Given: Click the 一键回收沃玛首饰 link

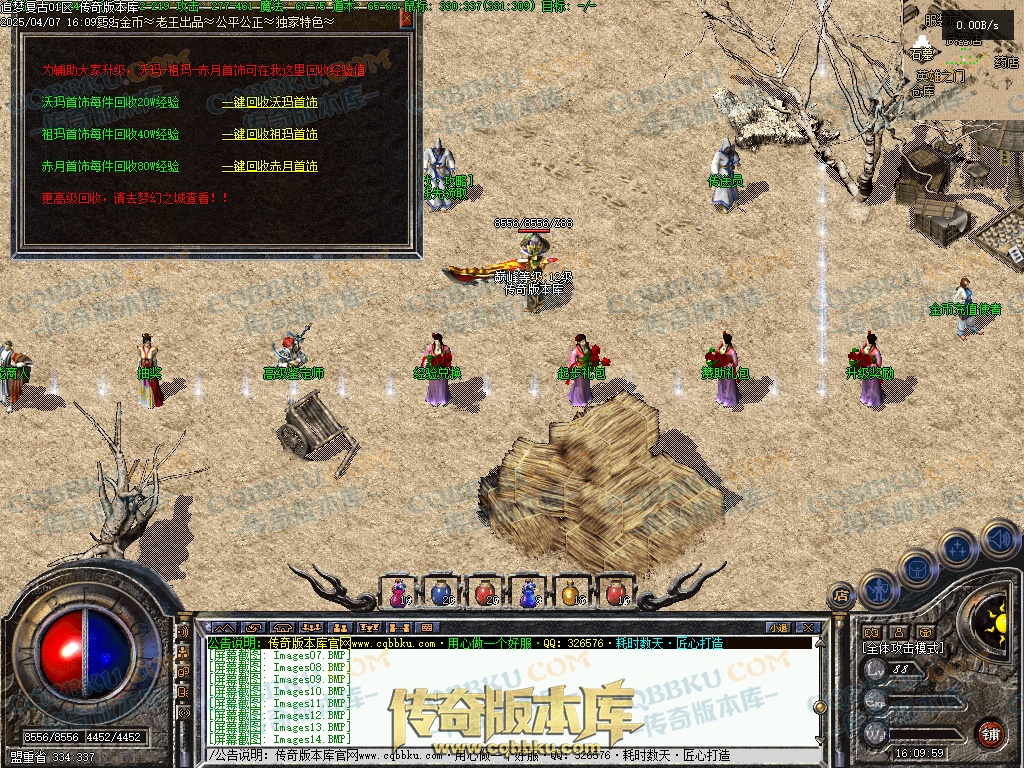Looking at the screenshot, I should (x=269, y=102).
